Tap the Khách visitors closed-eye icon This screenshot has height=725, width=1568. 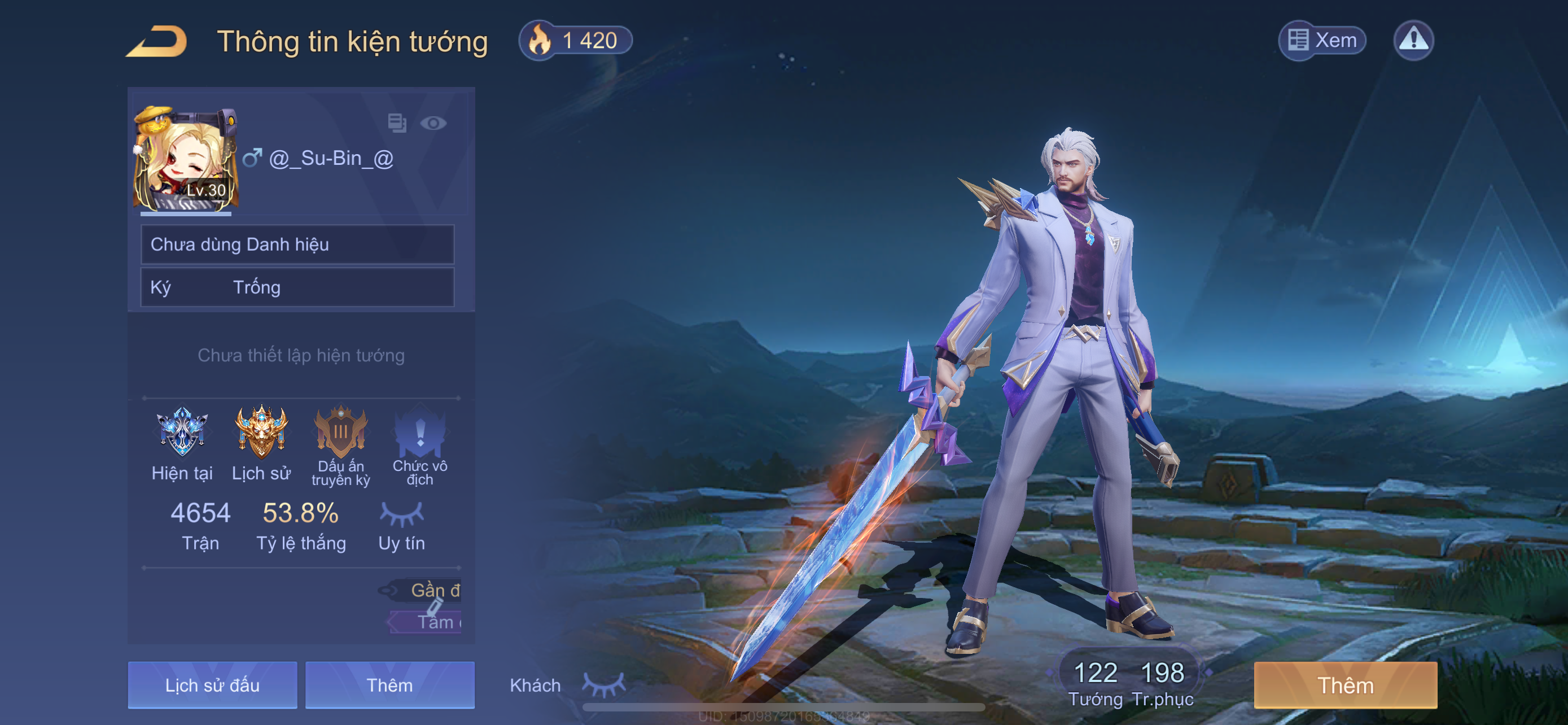[x=603, y=684]
